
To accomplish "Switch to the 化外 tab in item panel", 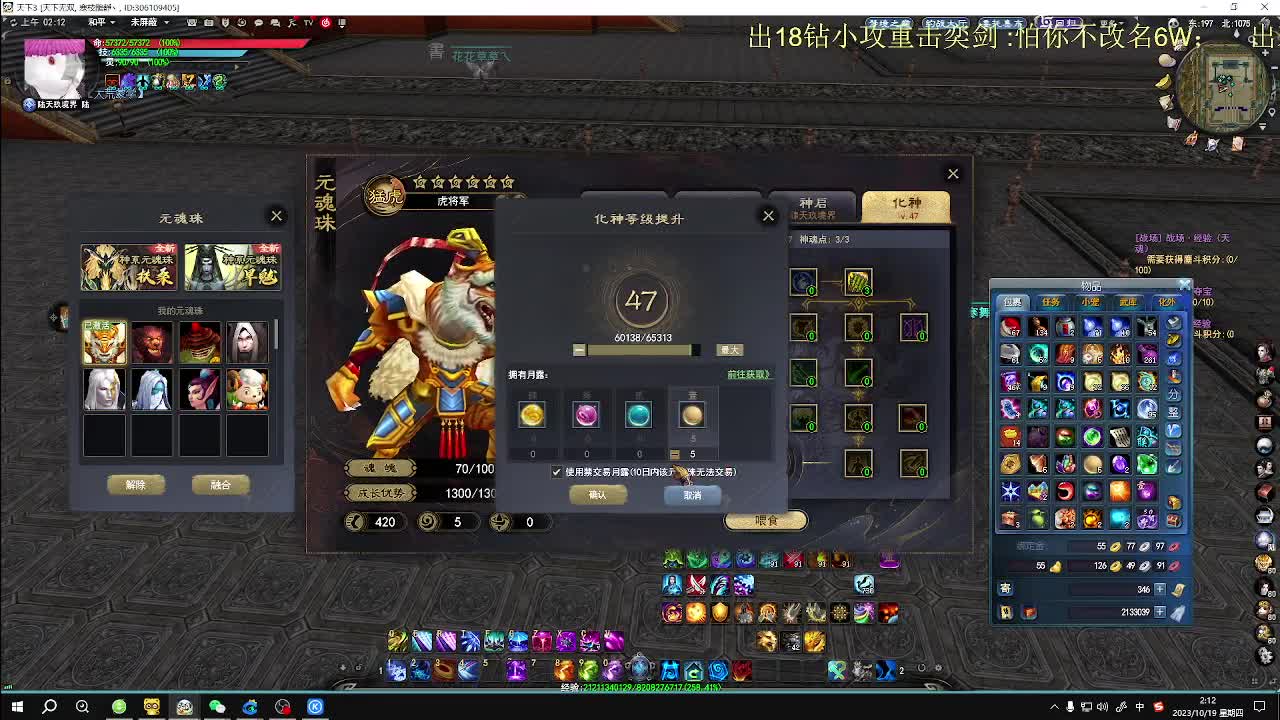I will (1166, 301).
